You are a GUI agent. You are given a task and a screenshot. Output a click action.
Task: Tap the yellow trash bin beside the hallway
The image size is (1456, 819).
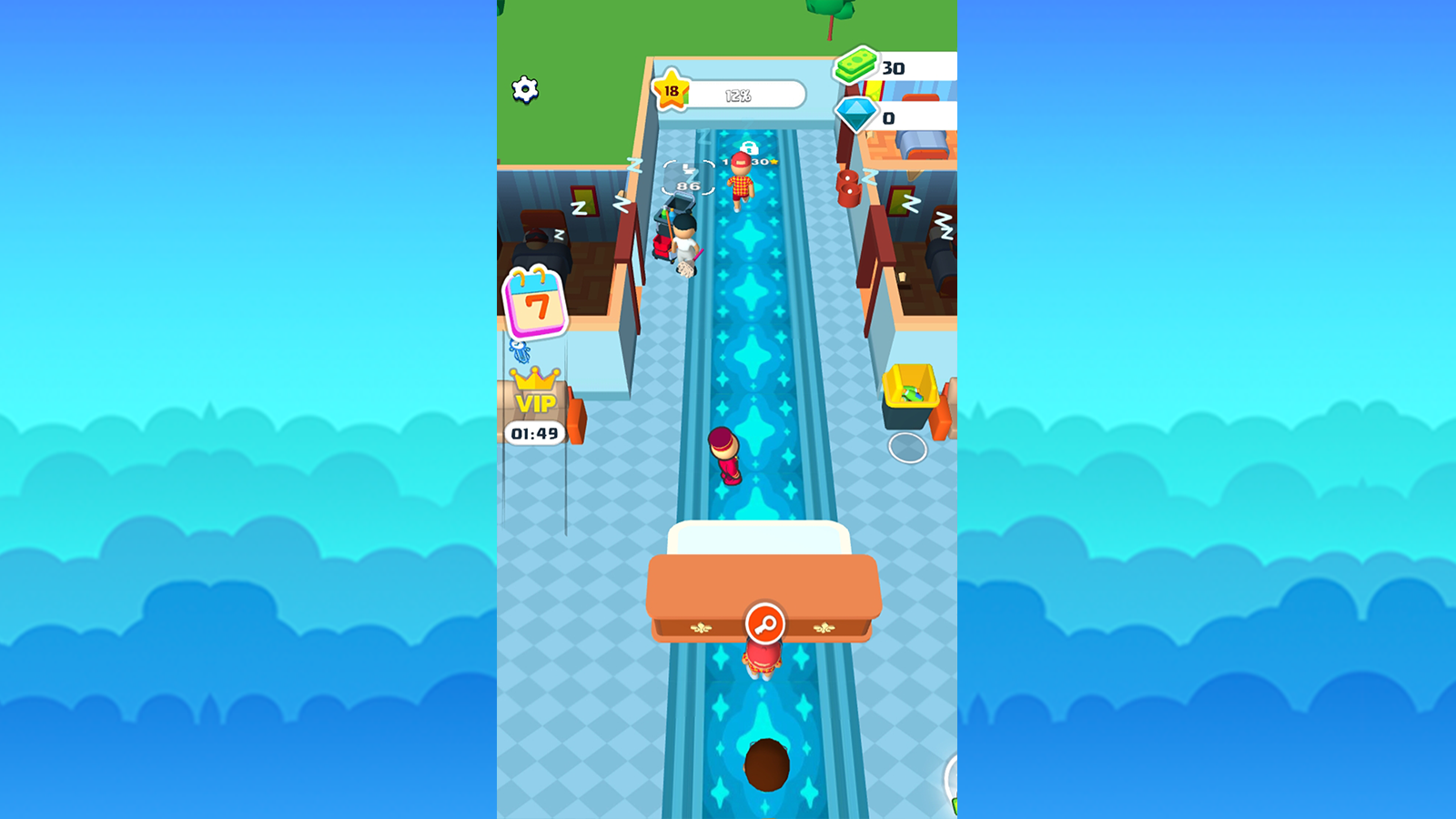coord(910,391)
